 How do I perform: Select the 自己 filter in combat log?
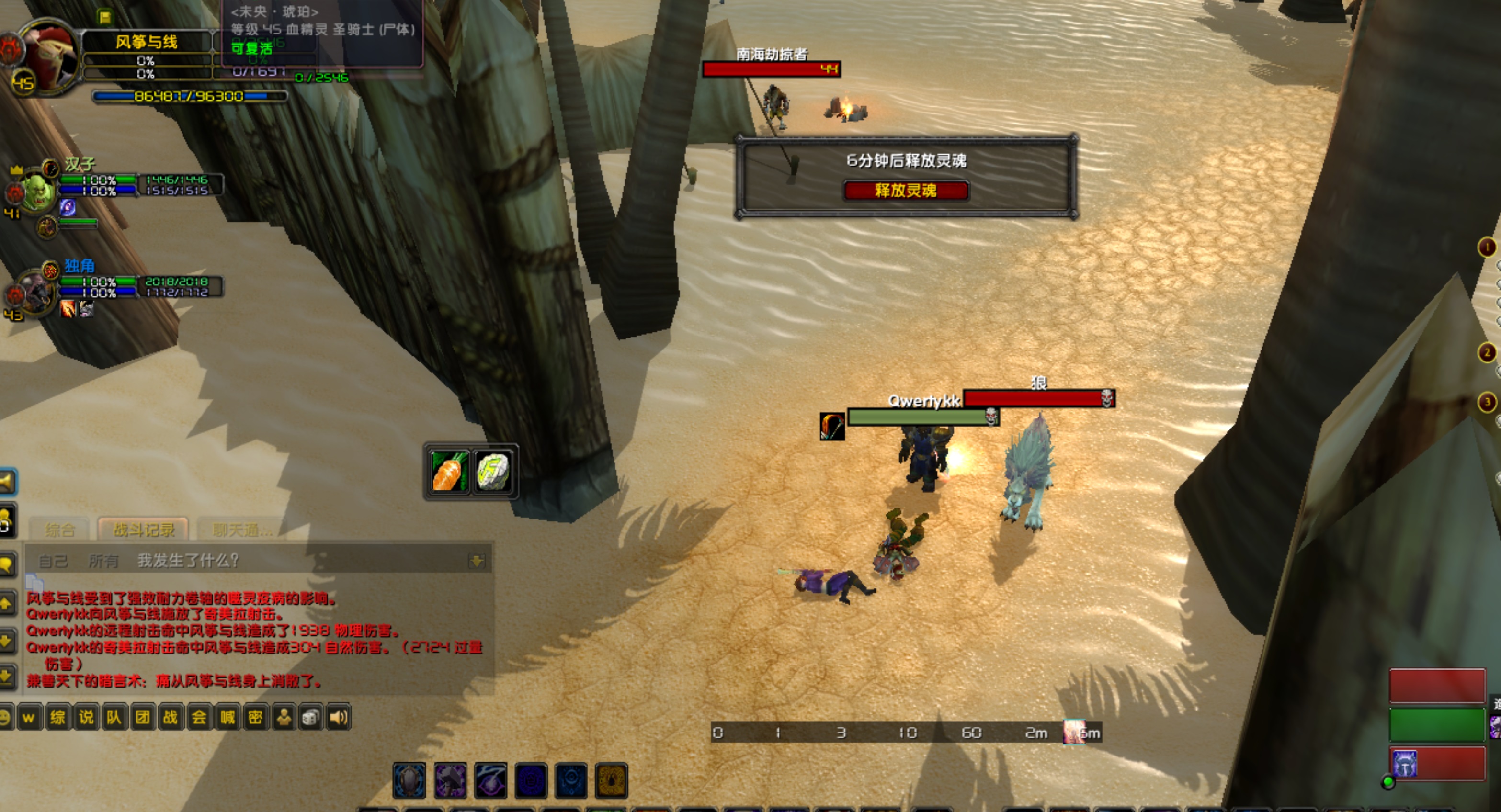pyautogui.click(x=53, y=560)
